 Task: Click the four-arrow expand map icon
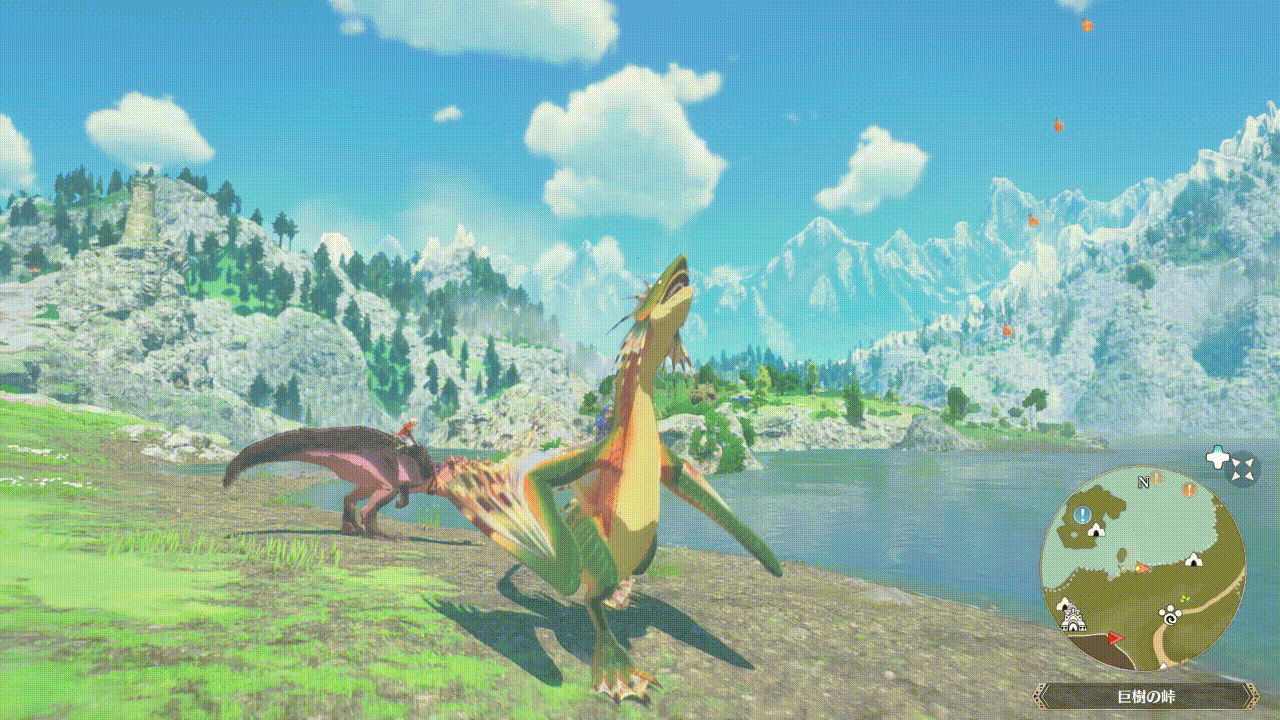(1242, 468)
